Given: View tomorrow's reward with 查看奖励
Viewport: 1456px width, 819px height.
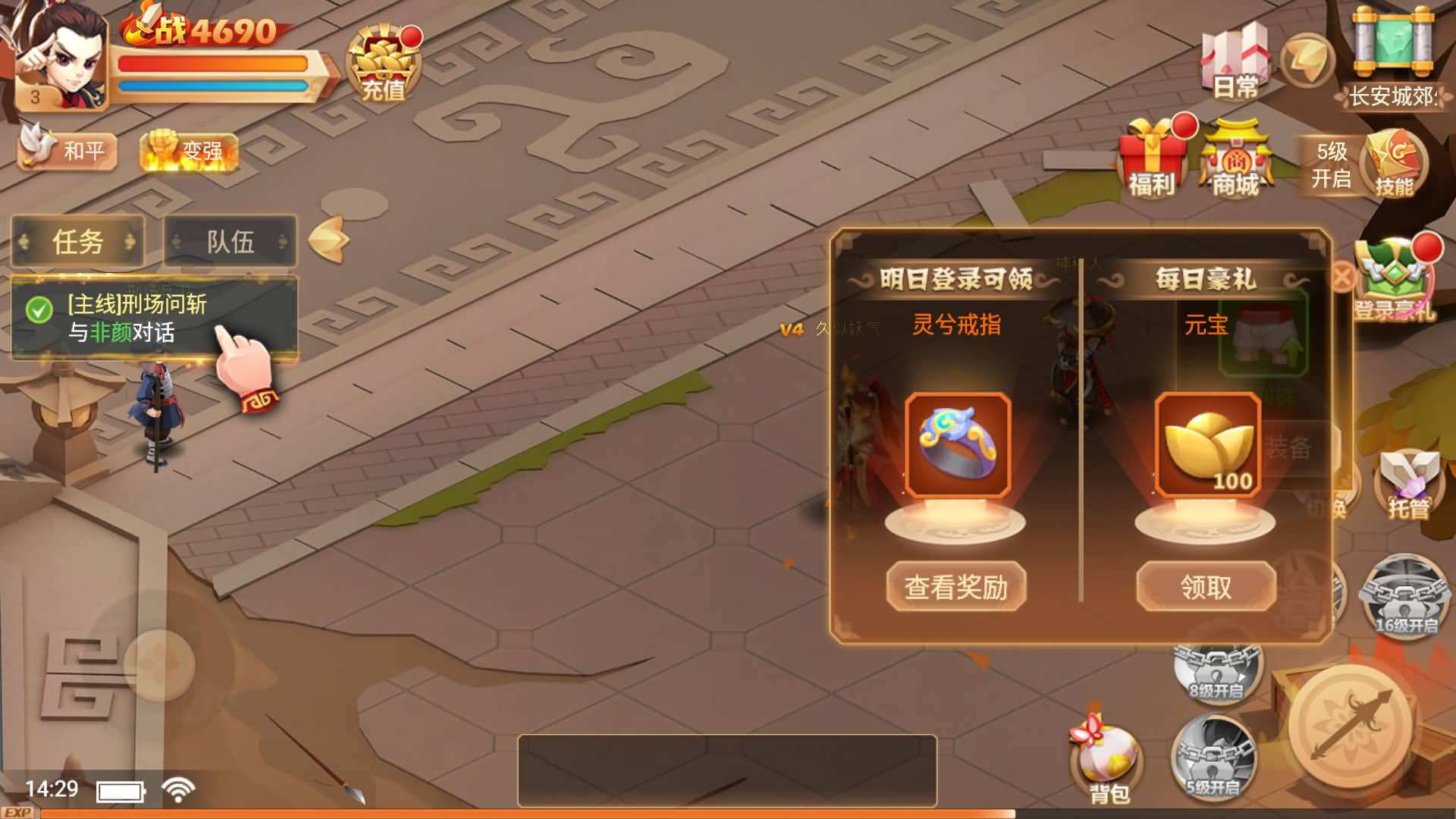Looking at the screenshot, I should coord(956,586).
